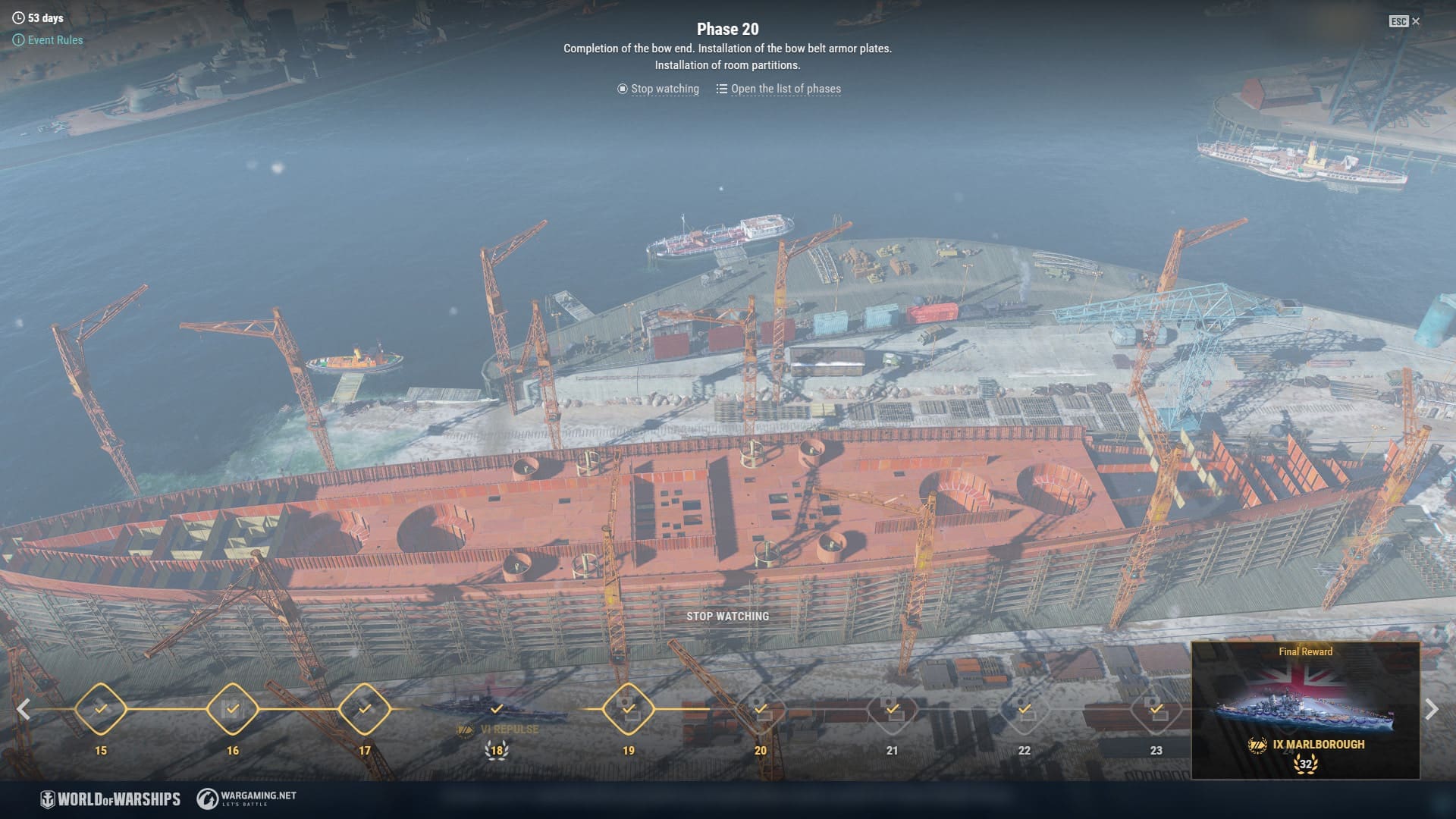Select phase 23 on the timeline

[x=1156, y=710]
